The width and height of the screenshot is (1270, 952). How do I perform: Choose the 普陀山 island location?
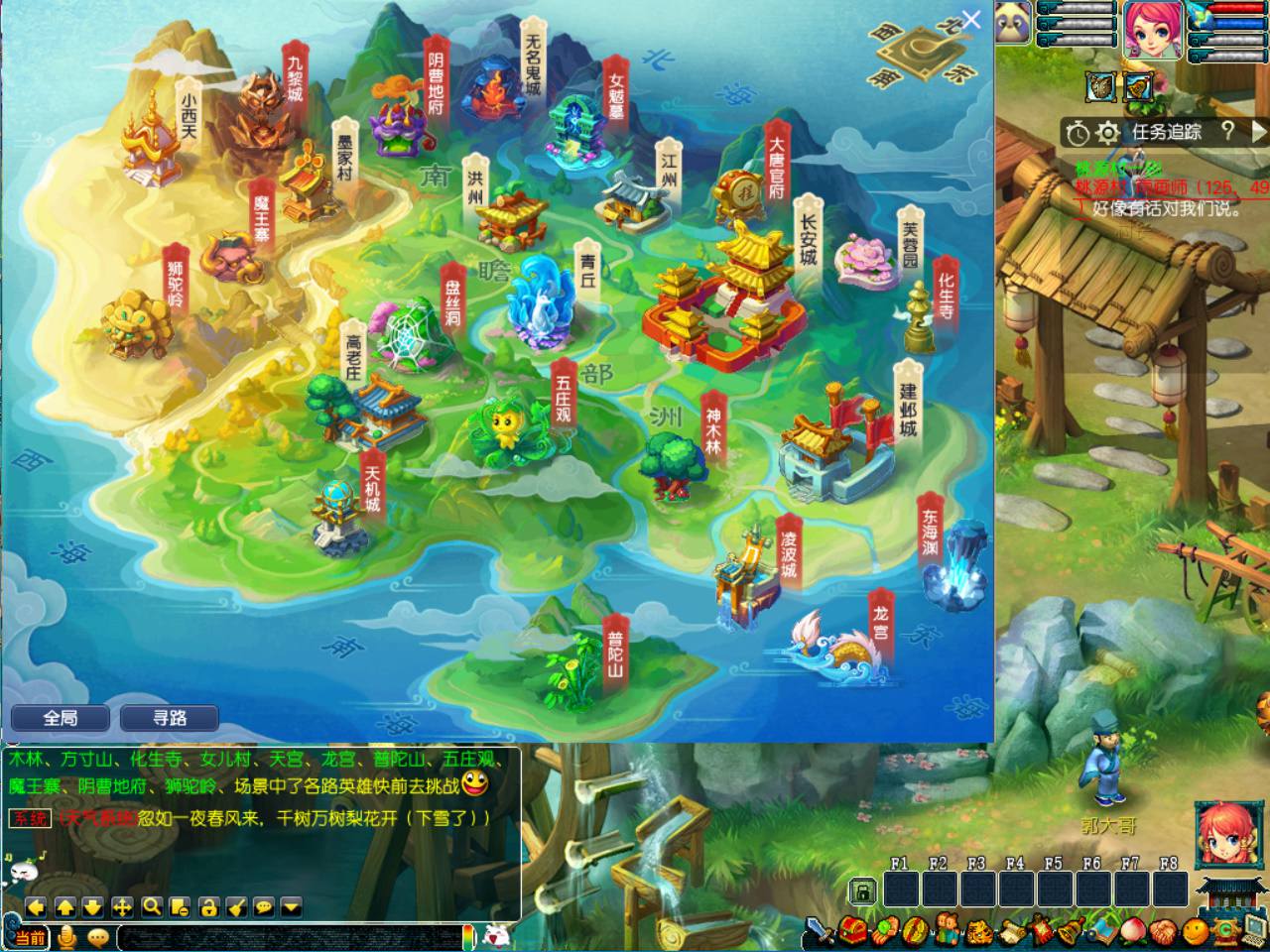tap(571, 659)
